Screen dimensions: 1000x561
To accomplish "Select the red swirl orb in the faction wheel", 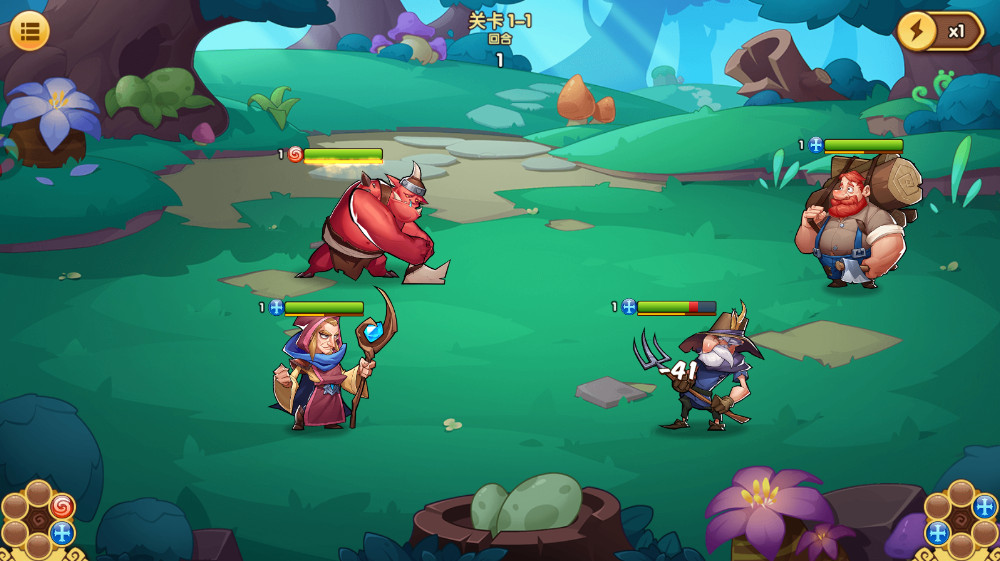I will [62, 507].
